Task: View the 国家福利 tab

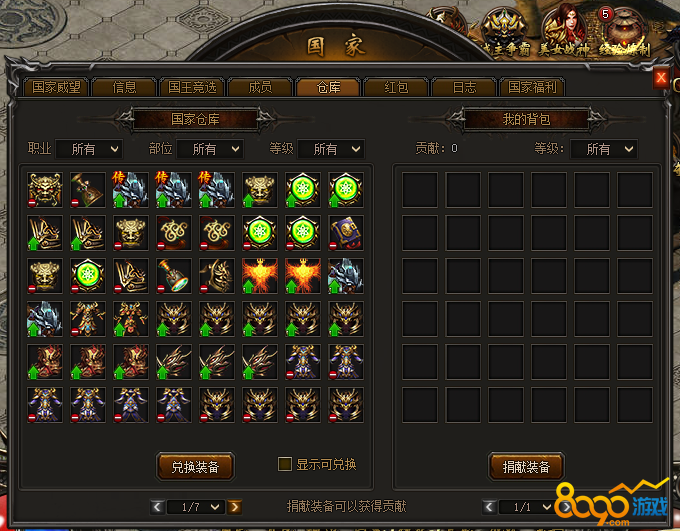Action: [533, 87]
